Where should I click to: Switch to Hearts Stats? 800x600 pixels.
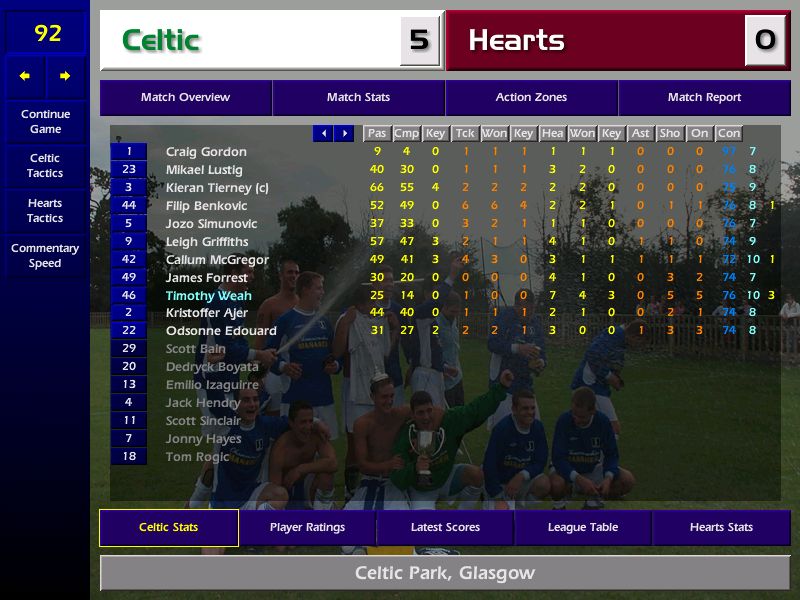pyautogui.click(x=721, y=528)
